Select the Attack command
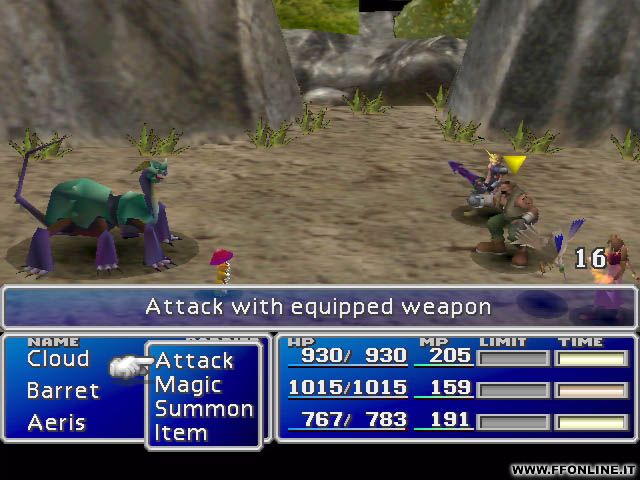The width and height of the screenshot is (640, 480). (x=195, y=361)
